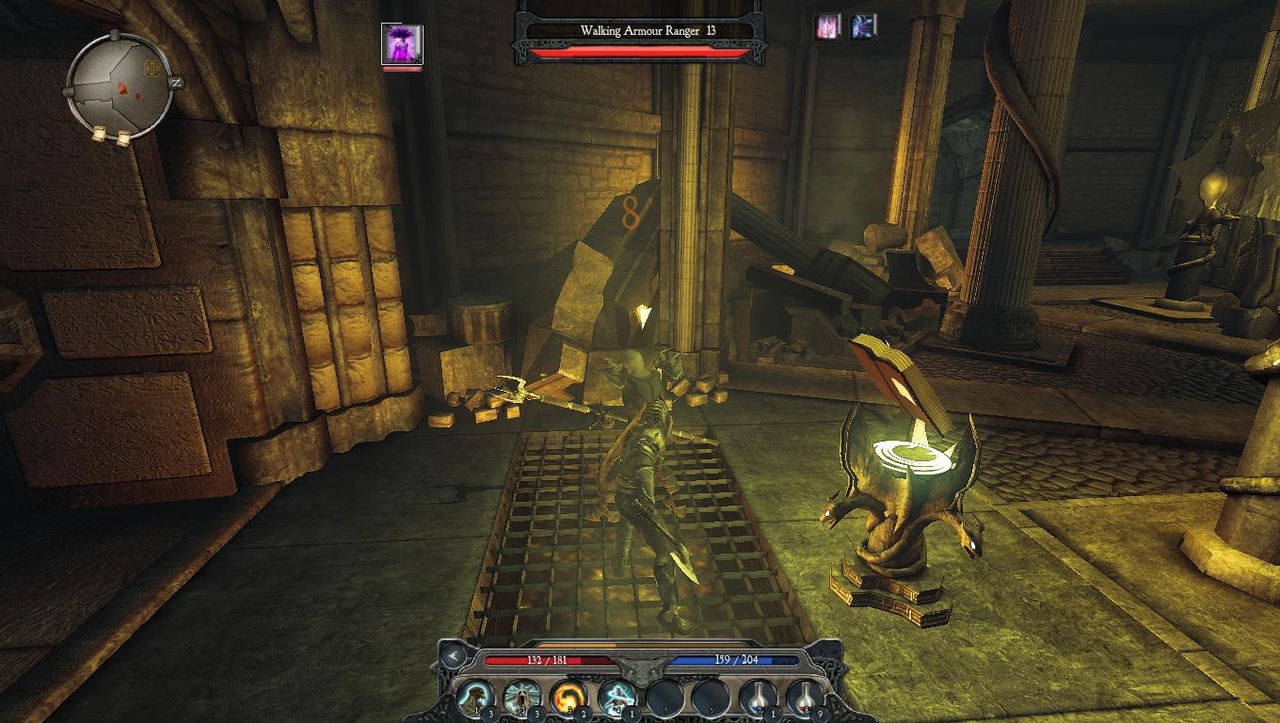Click empty hotbar slot 6

coord(710,696)
